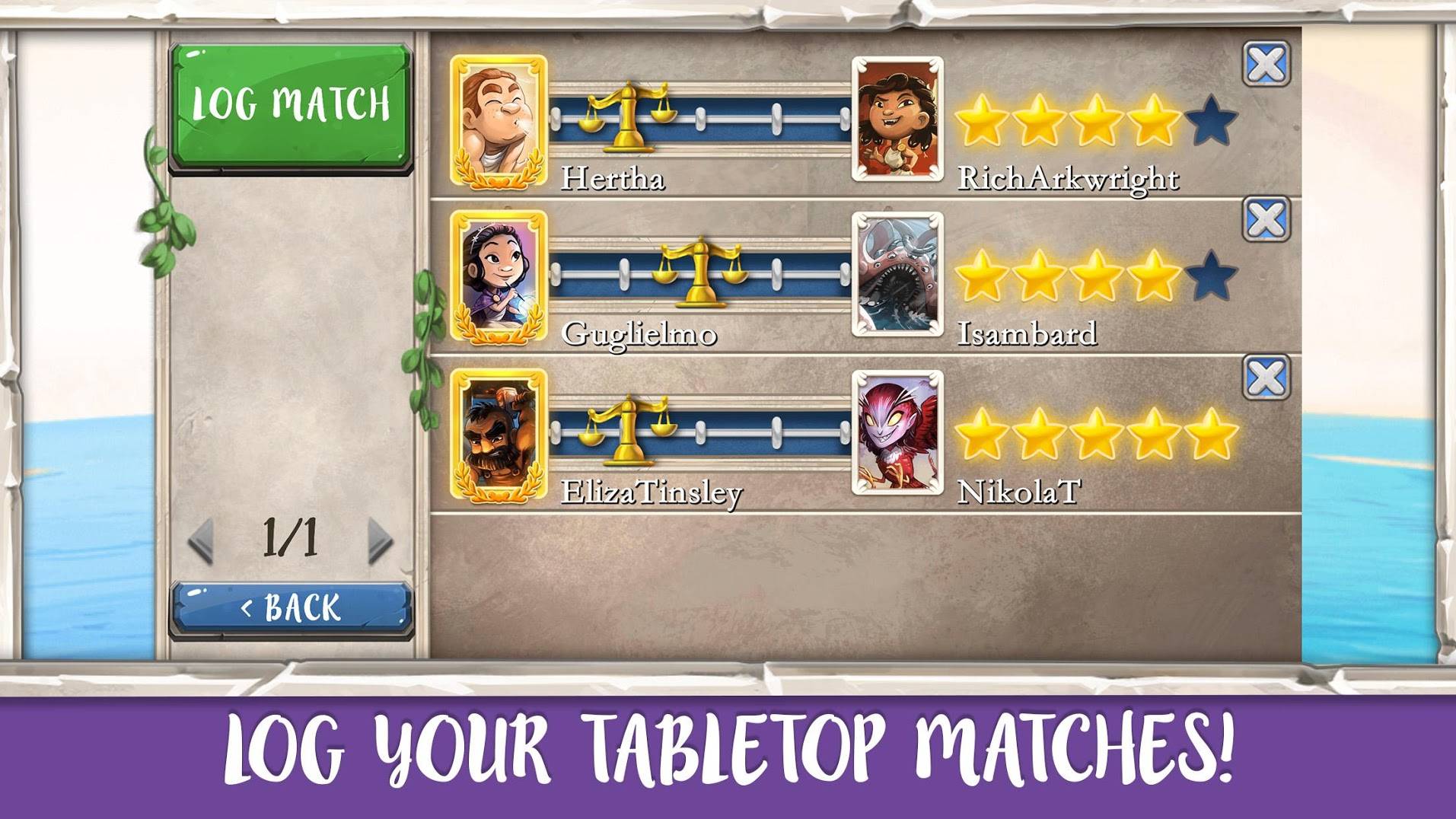Image resolution: width=1456 pixels, height=819 pixels.
Task: Click the green Log Match button
Action: (291, 105)
